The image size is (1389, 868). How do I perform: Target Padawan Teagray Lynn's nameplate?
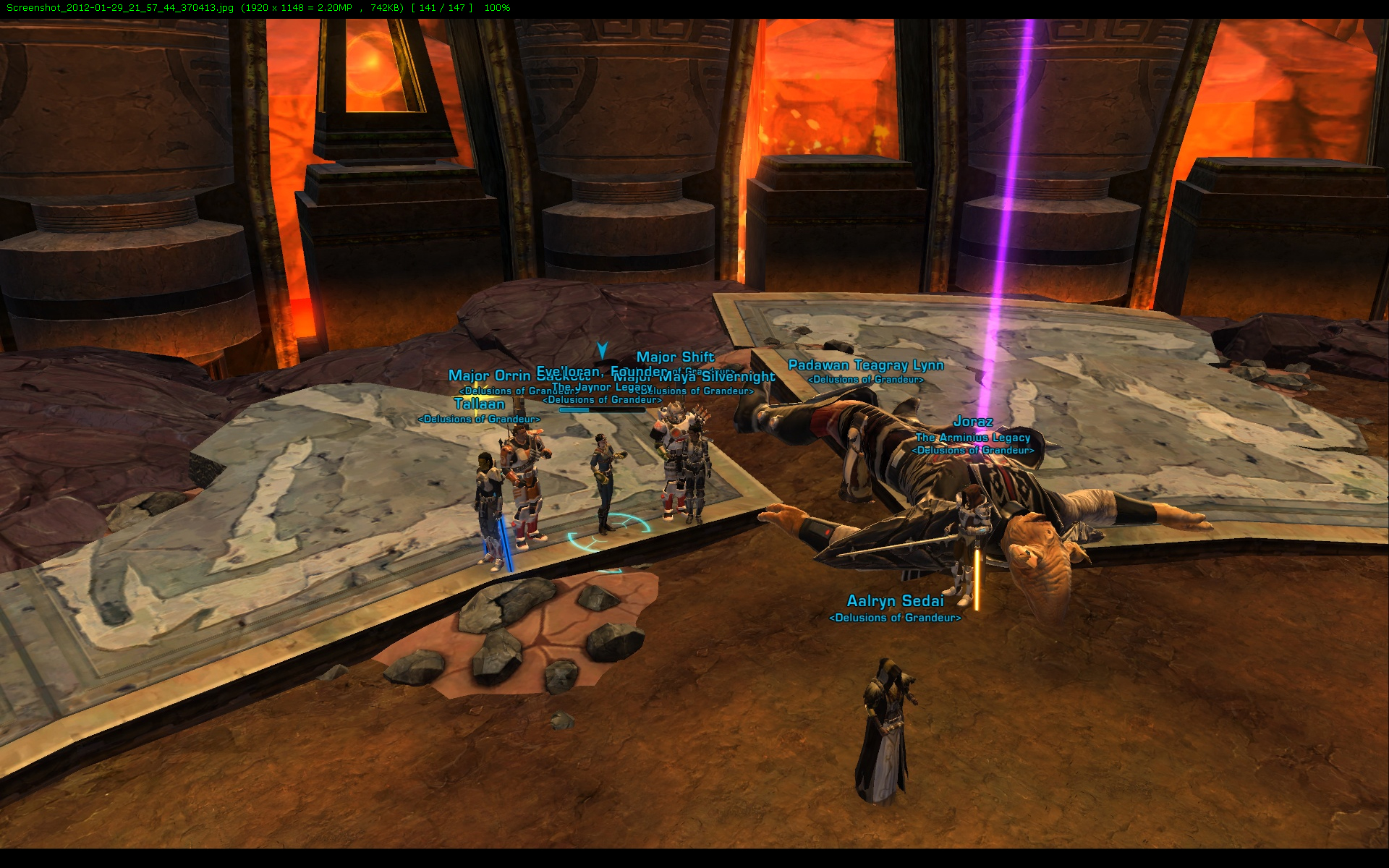coord(865,365)
